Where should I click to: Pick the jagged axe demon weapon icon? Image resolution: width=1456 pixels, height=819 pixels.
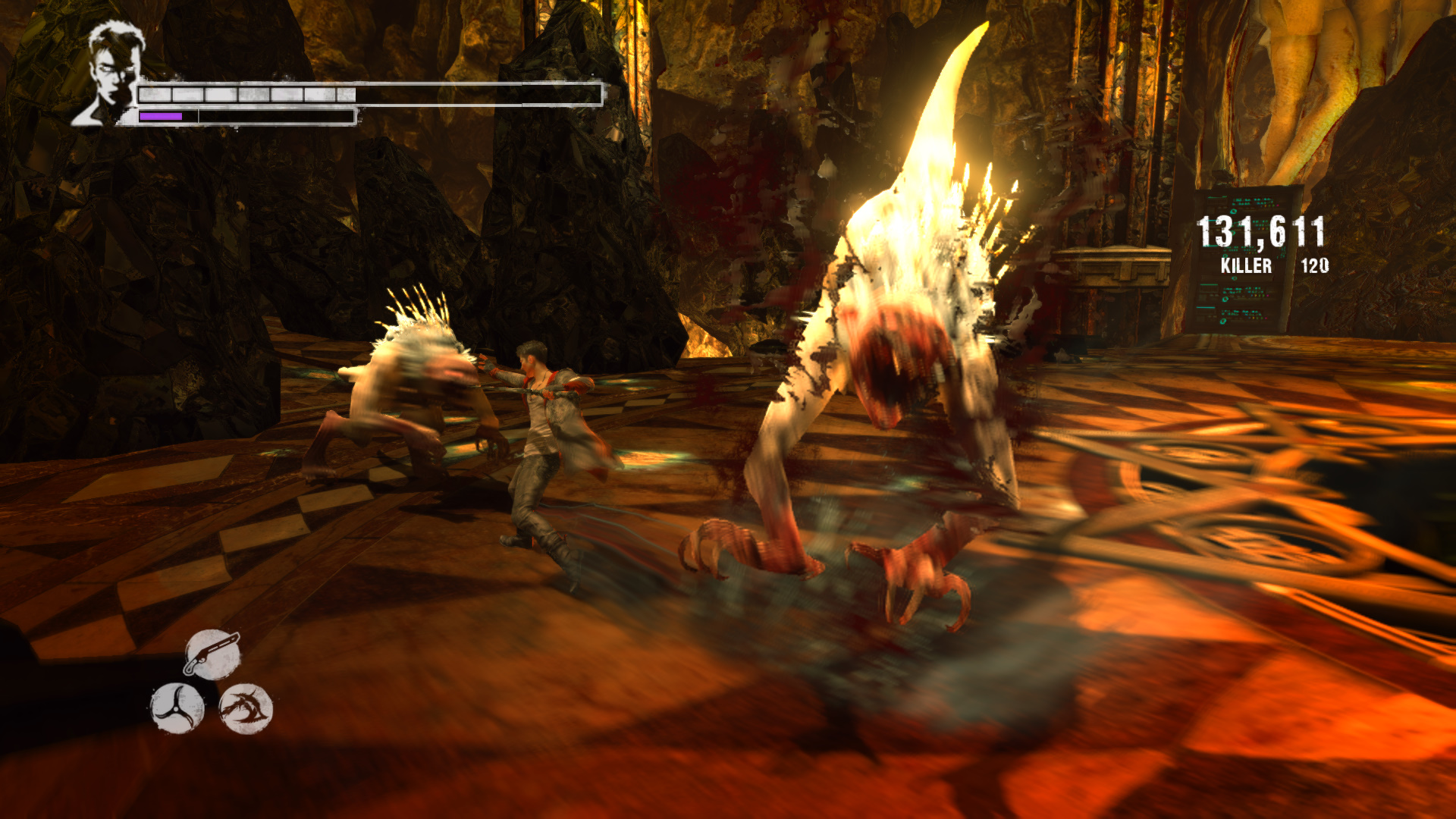(x=246, y=708)
